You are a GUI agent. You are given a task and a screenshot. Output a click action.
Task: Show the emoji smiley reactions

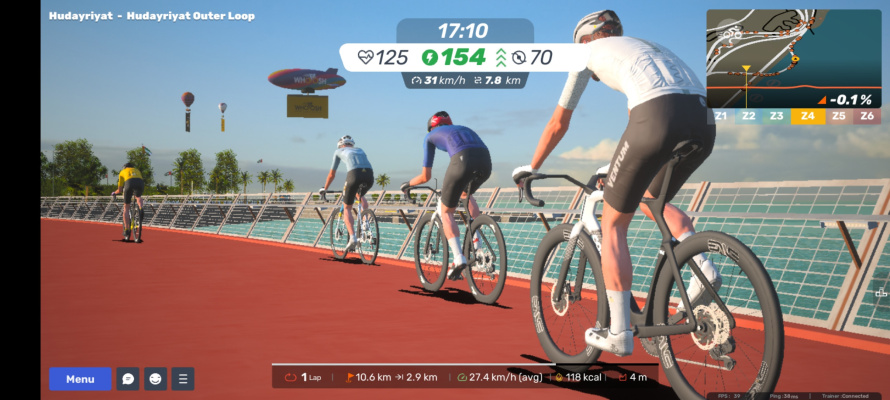point(155,379)
